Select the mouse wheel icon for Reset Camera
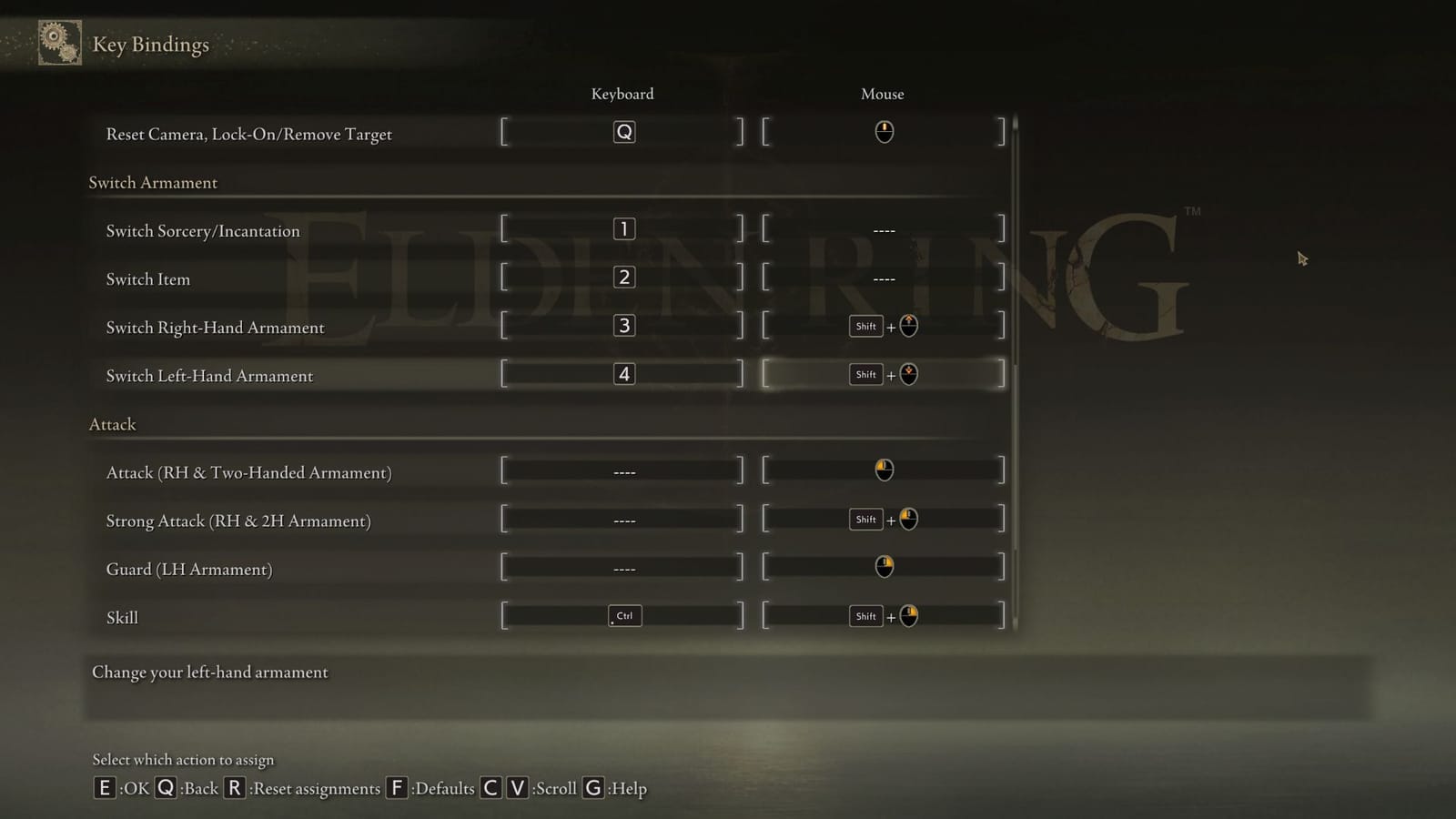The image size is (1456, 819). (x=882, y=131)
